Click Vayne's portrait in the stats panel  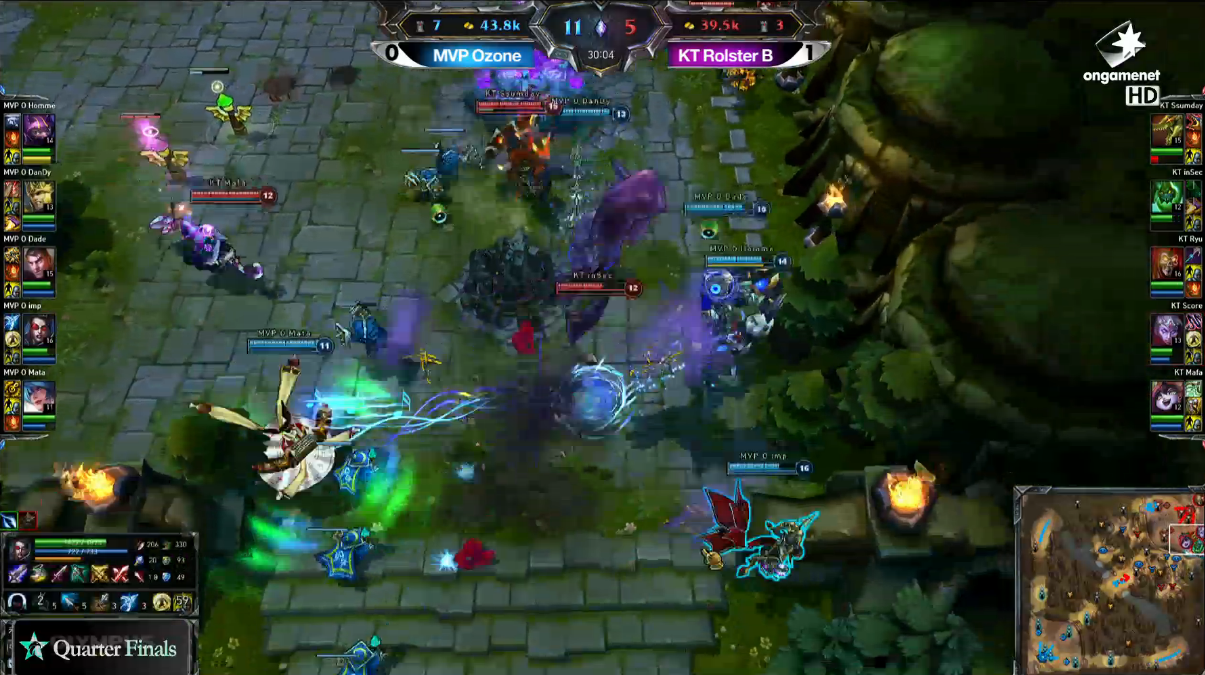(19, 551)
